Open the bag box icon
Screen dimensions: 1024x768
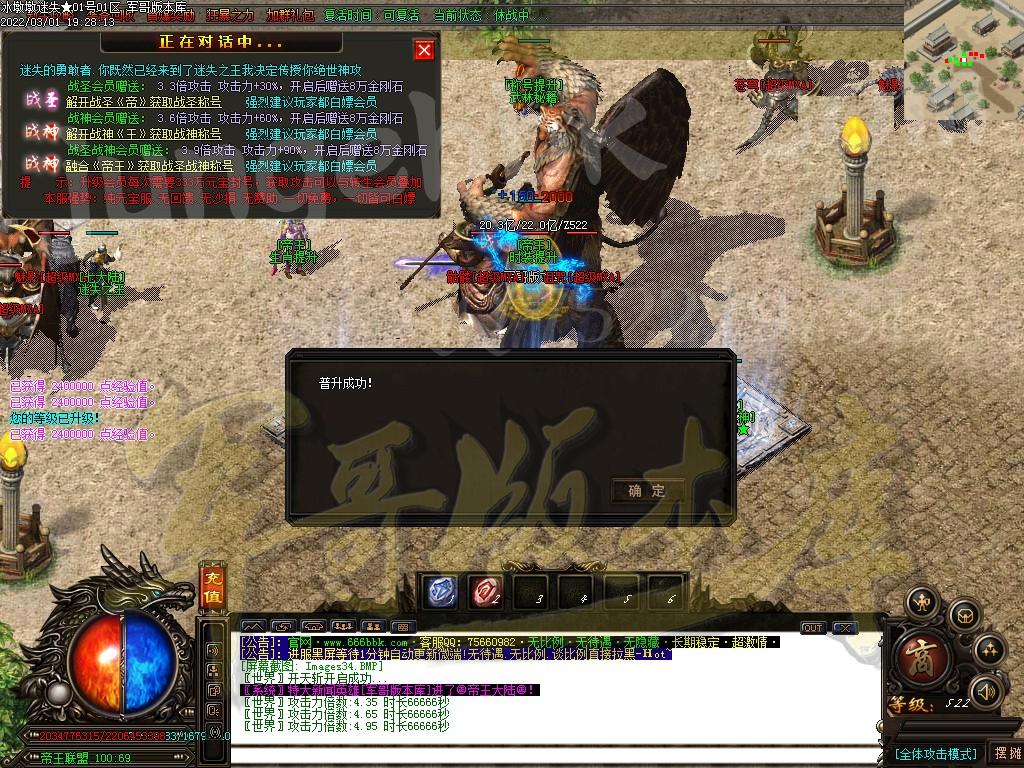coord(963,614)
